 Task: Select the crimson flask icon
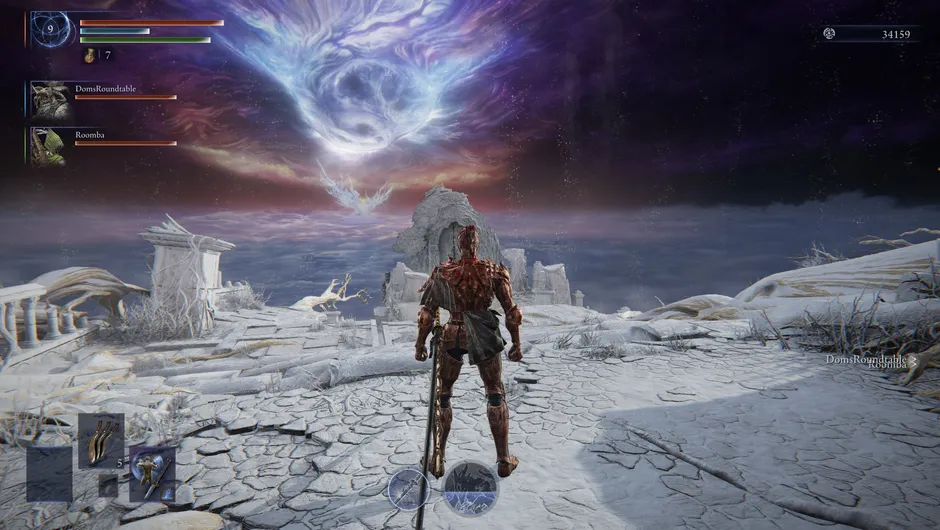[89, 56]
